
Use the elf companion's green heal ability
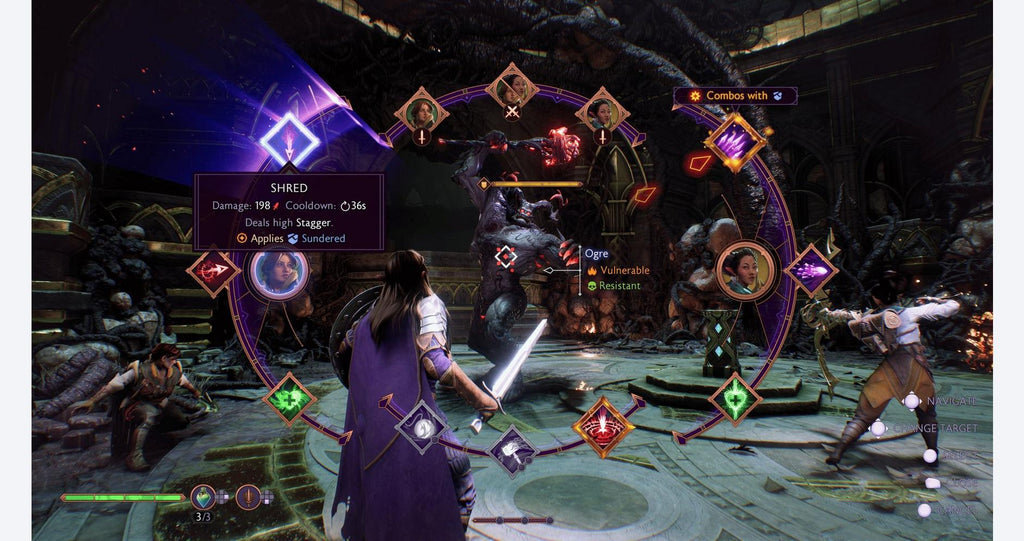735,399
